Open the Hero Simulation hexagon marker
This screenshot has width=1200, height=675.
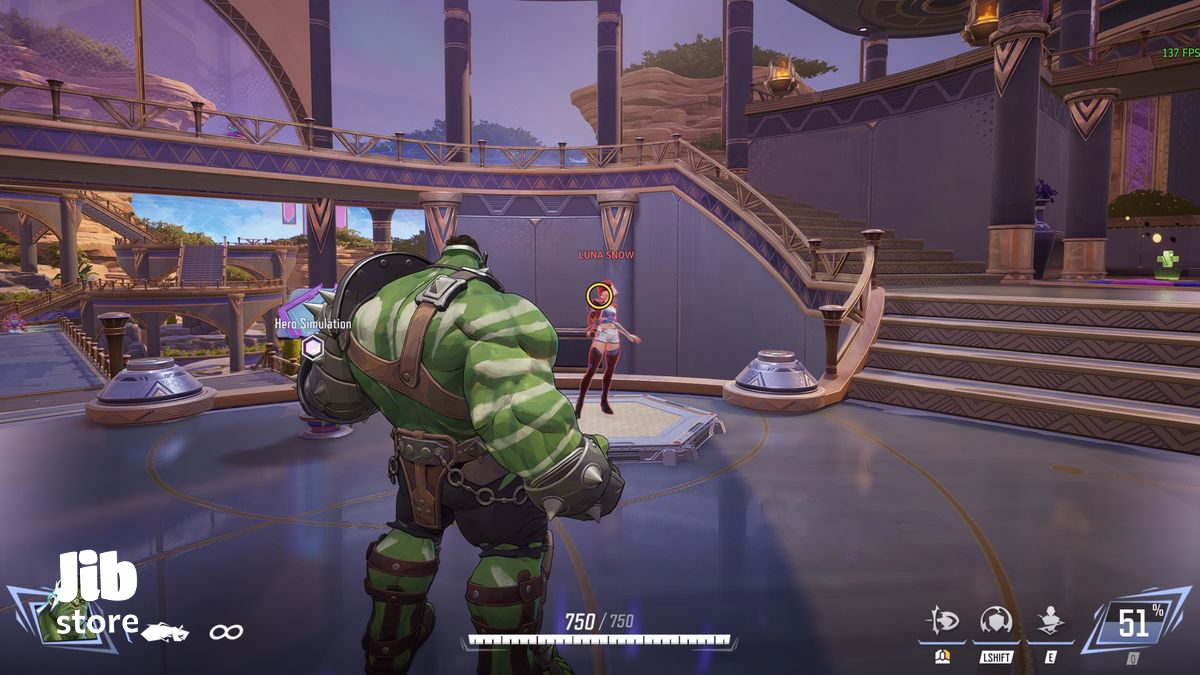(313, 347)
